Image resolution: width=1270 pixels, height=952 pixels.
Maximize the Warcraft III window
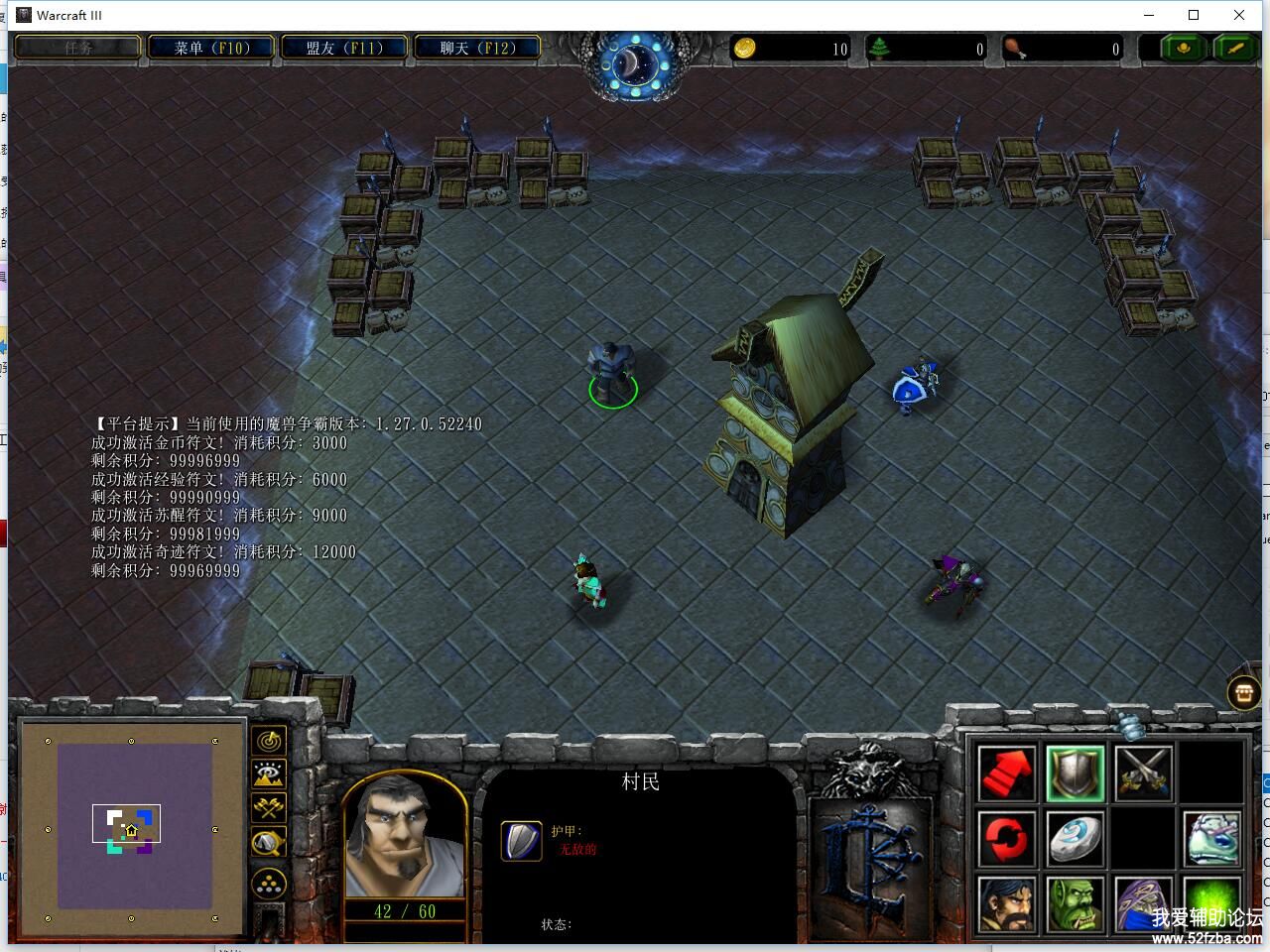[x=1194, y=15]
